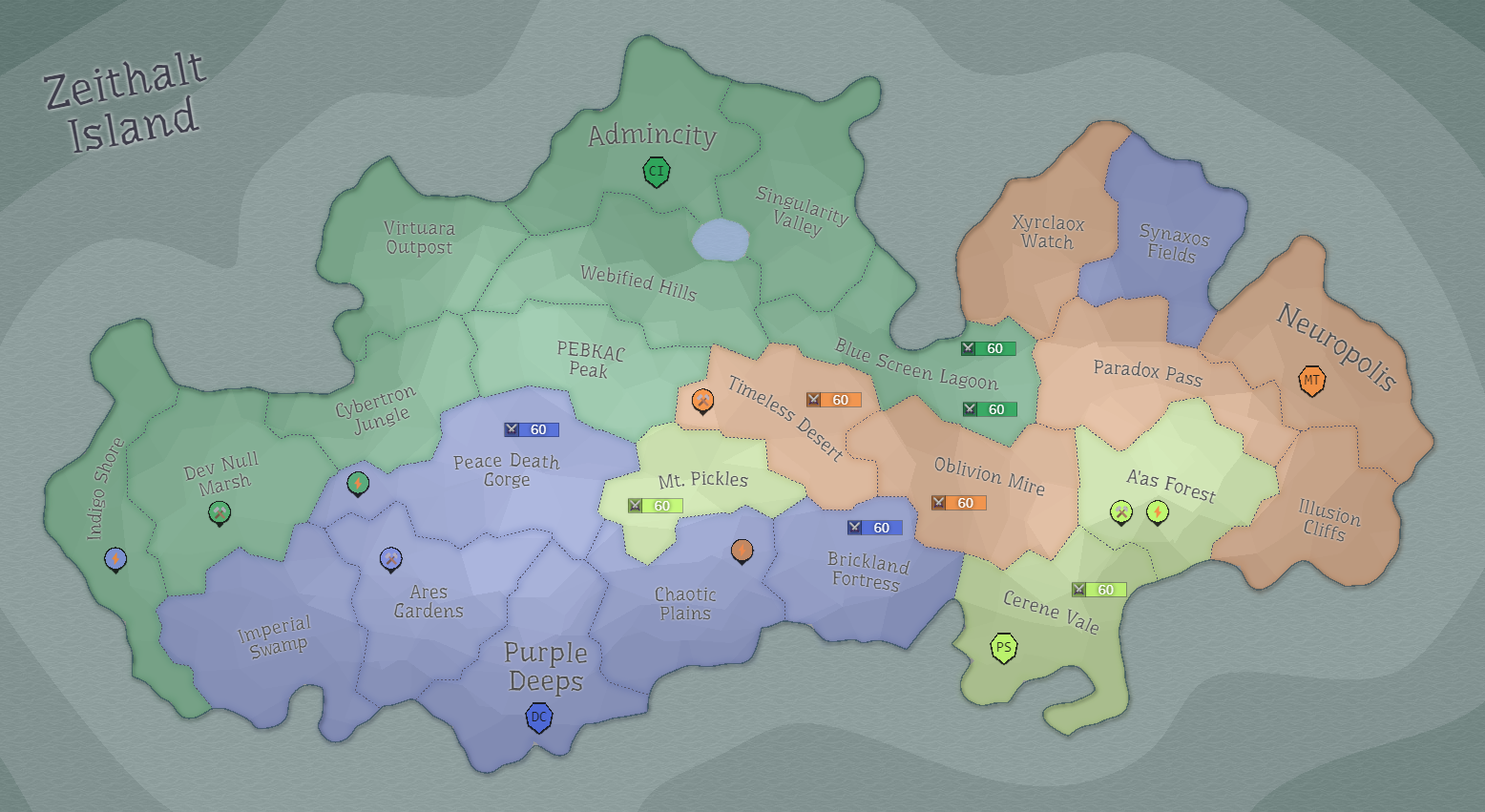
Task: Click the hammers resource pin in Dev Null Marsh
Action: (220, 513)
